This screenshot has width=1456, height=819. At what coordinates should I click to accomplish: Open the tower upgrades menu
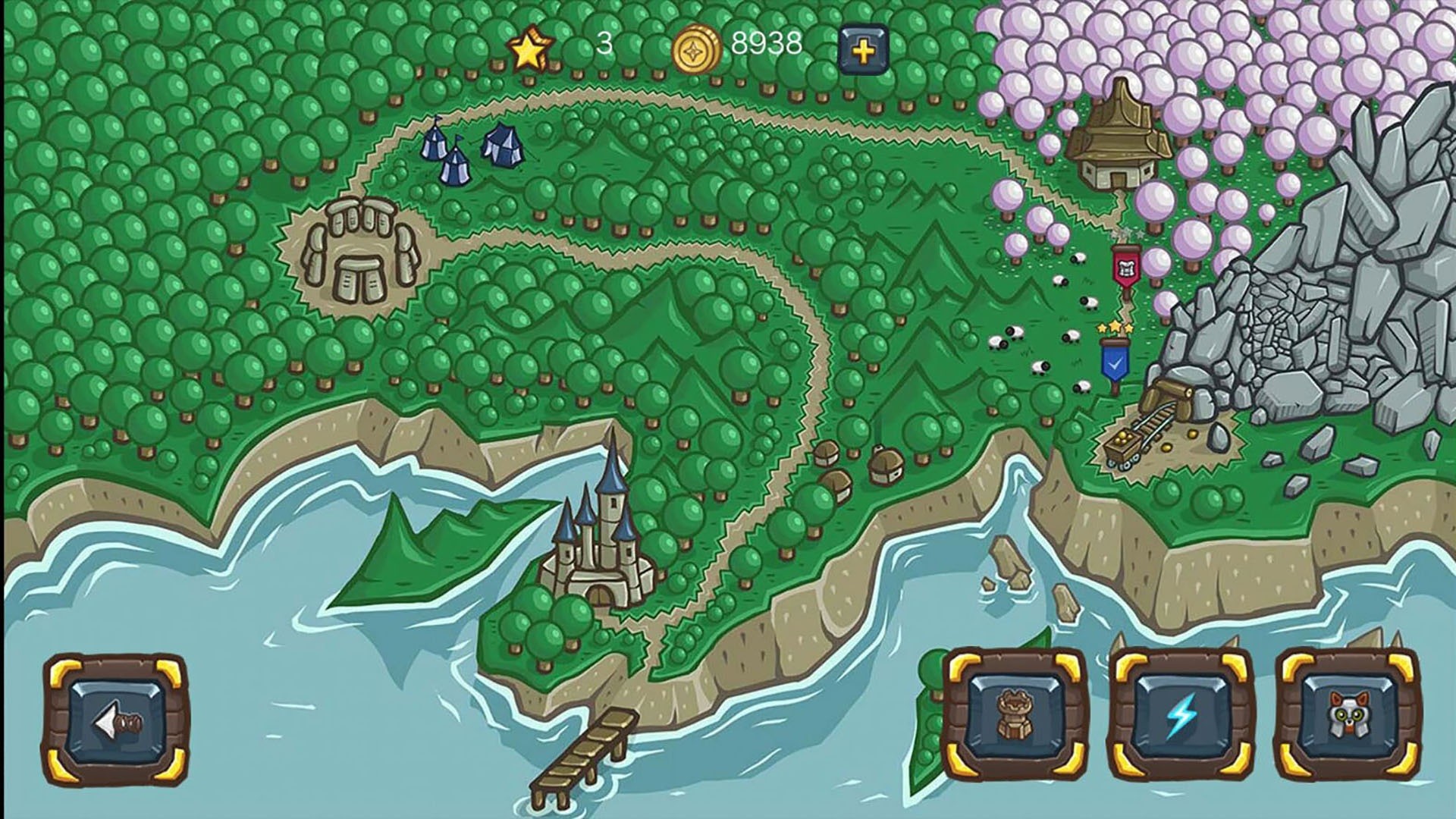point(1015,714)
